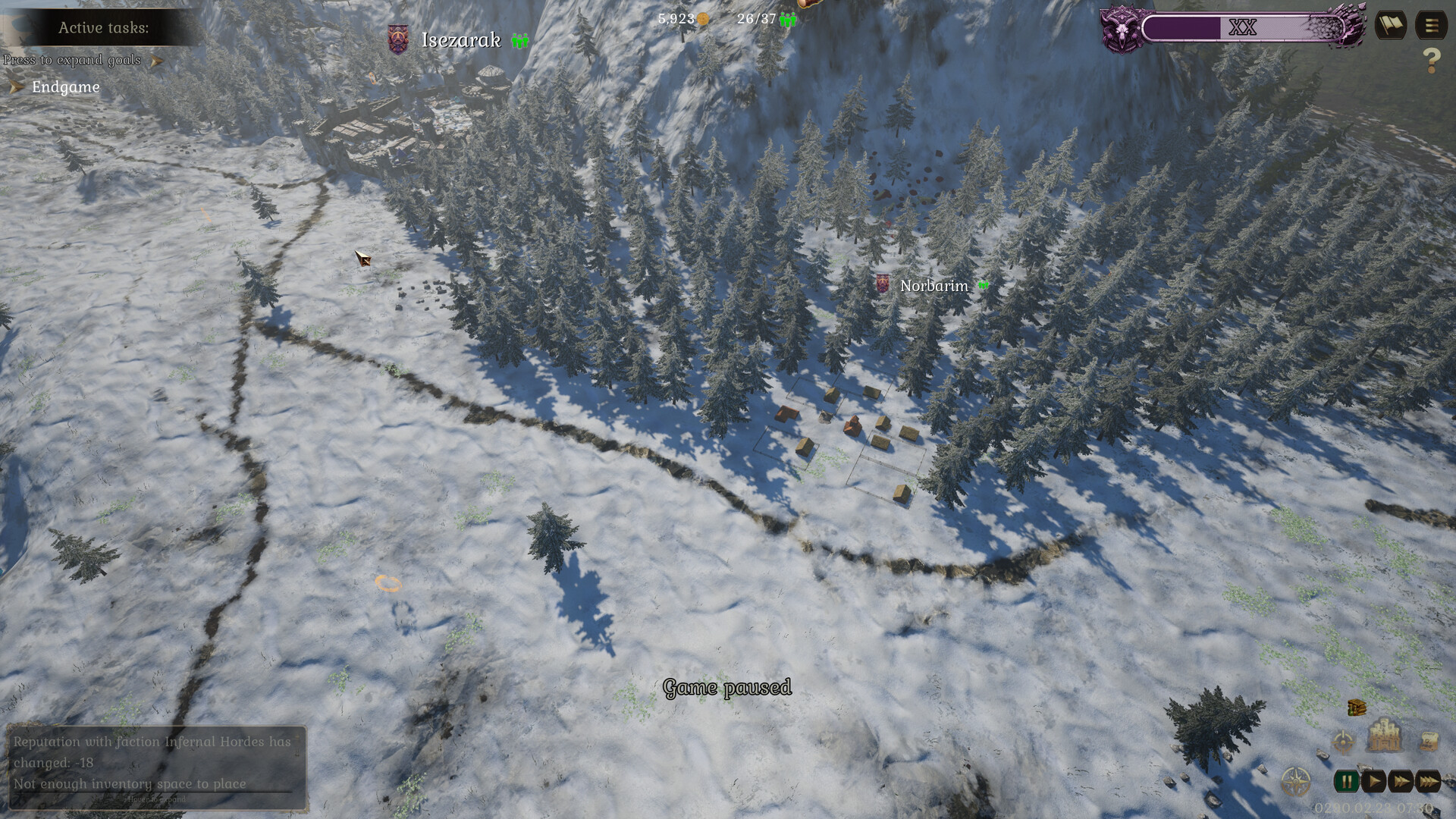Expand the active tasks goals list
The width and height of the screenshot is (1456, 819).
tap(156, 61)
